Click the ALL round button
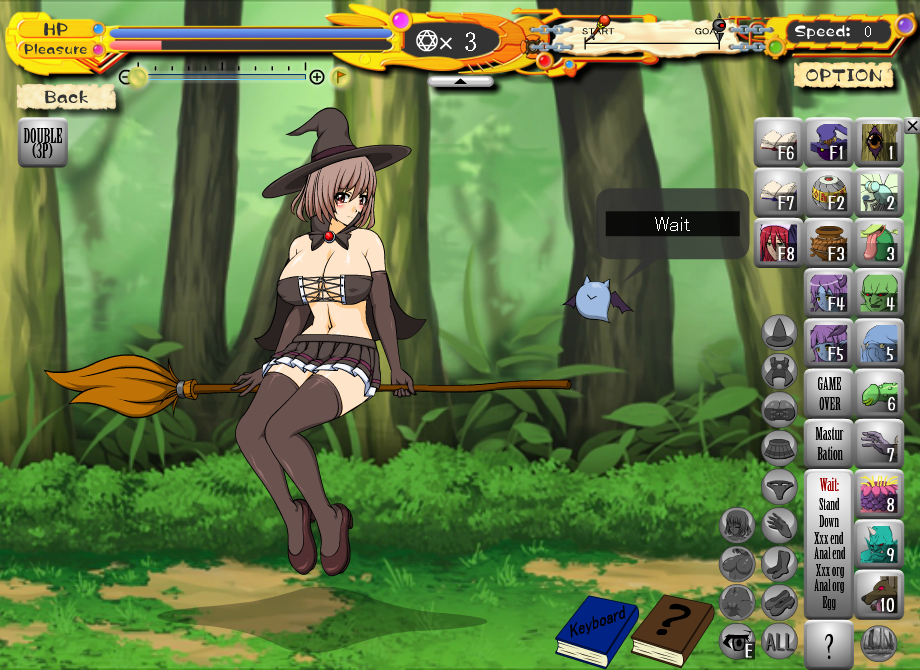This screenshot has height=670, width=920. click(x=779, y=640)
